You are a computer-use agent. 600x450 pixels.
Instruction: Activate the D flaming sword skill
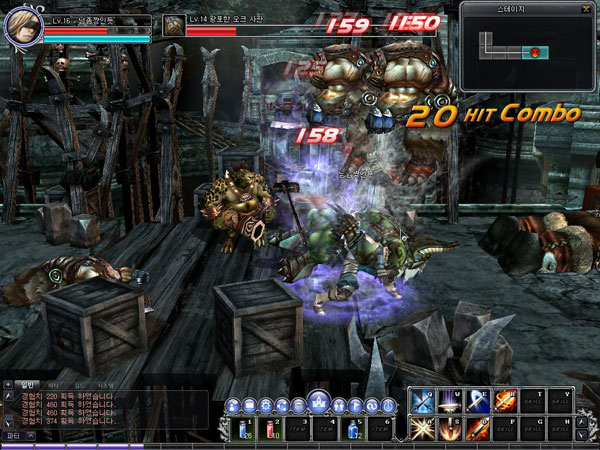tap(479, 430)
